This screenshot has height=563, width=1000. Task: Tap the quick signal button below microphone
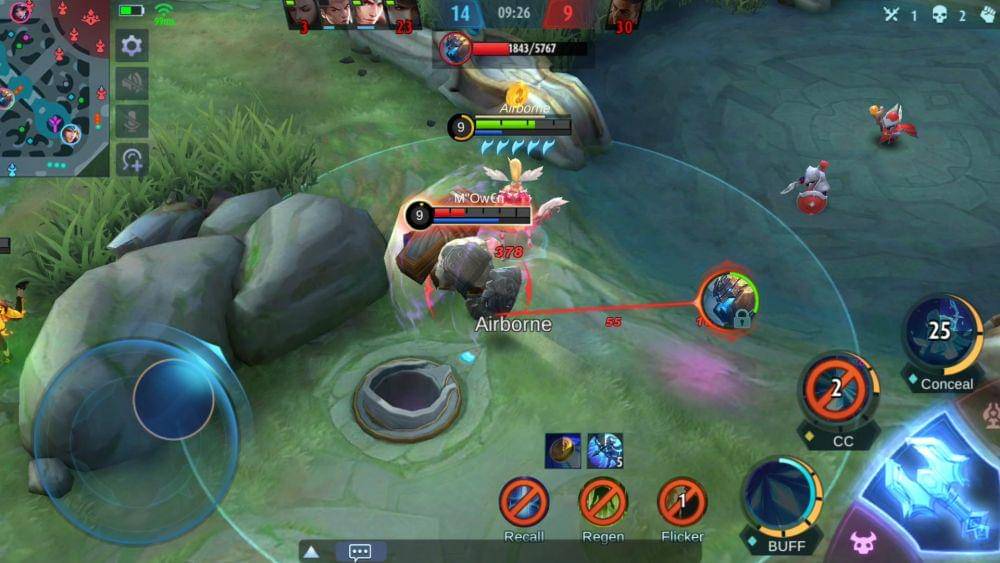132,158
